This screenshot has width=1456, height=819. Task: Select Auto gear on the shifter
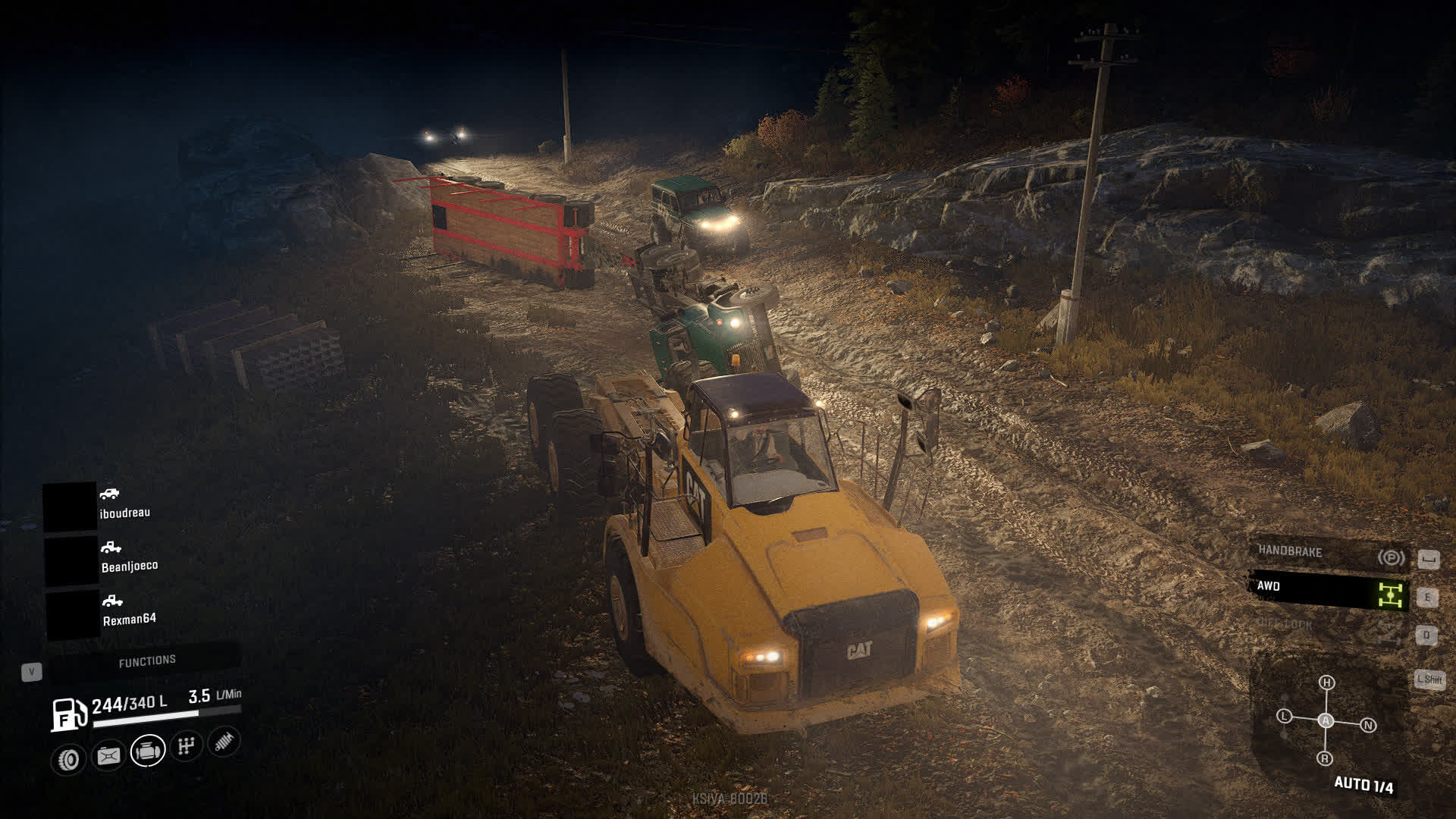pyautogui.click(x=1326, y=720)
